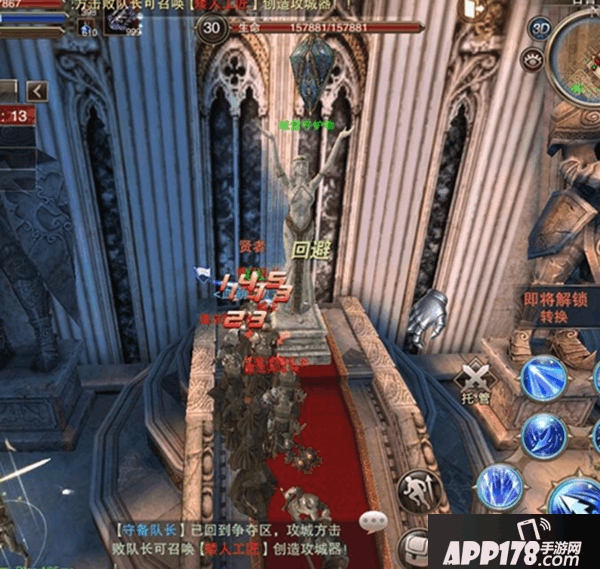Screen dimensions: 600x569
Task: Select the target level 30 badge
Action: click(x=211, y=28)
